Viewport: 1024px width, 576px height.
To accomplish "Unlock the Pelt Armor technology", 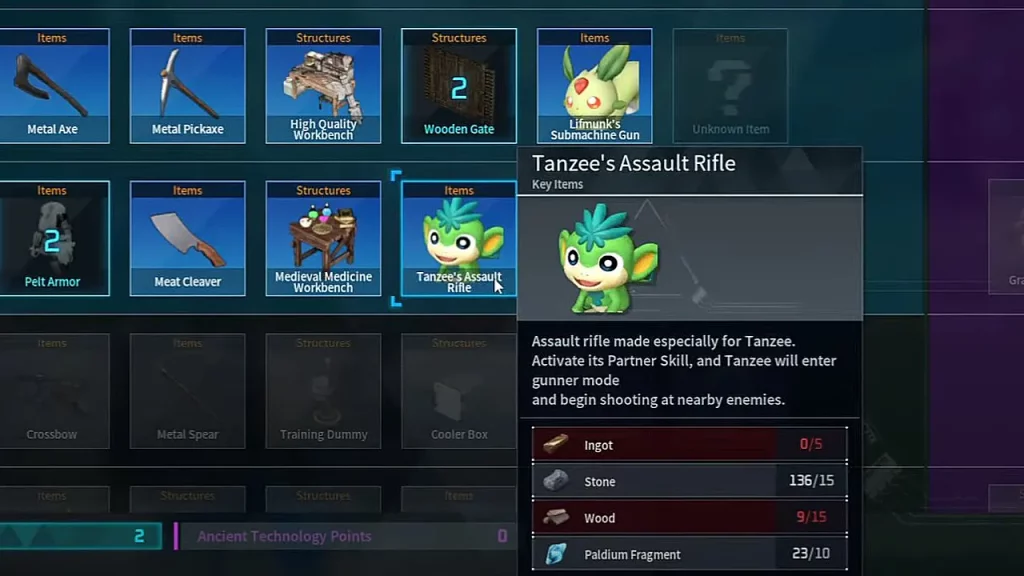I will 52,239.
